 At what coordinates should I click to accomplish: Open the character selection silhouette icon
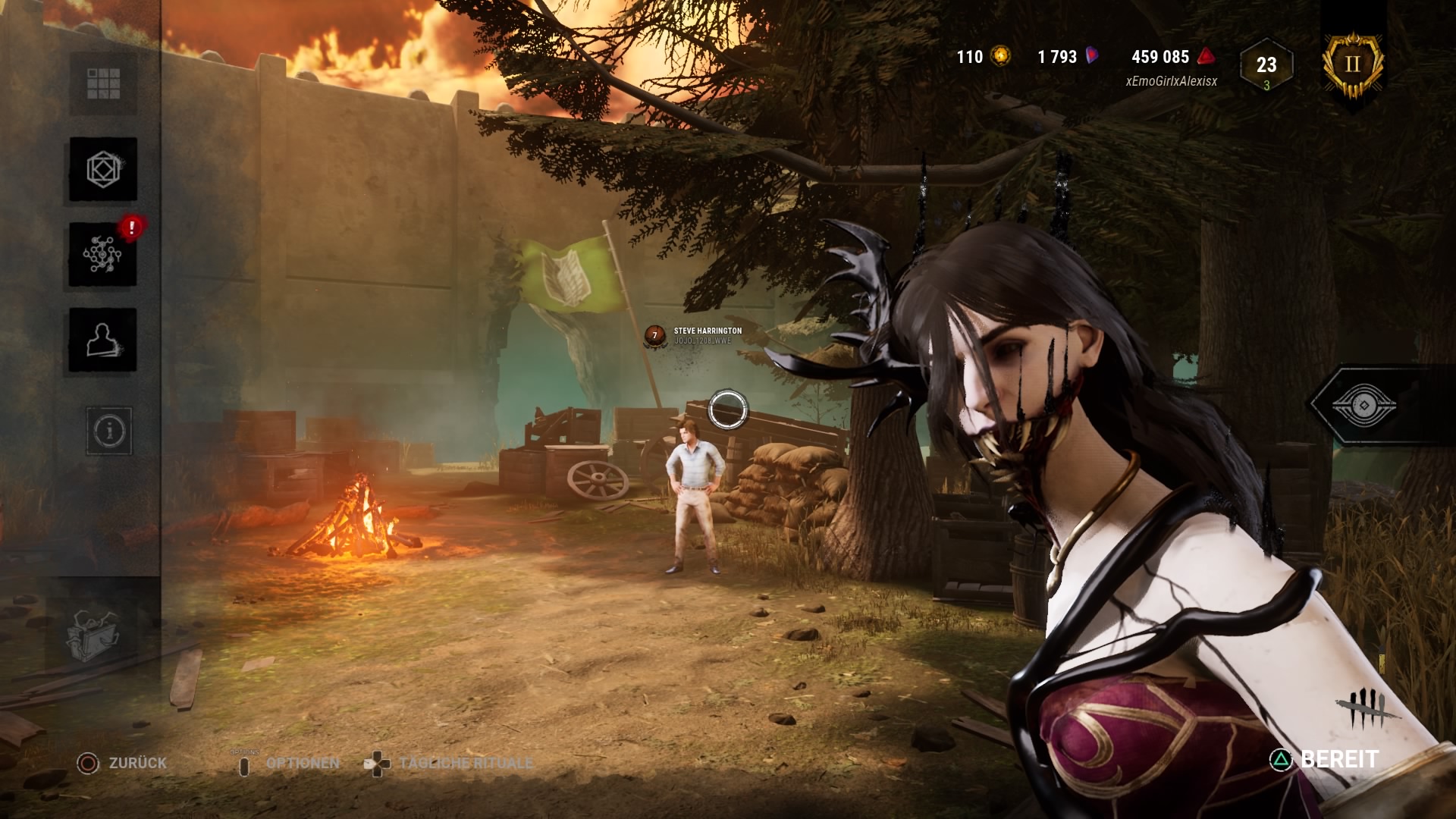(103, 340)
